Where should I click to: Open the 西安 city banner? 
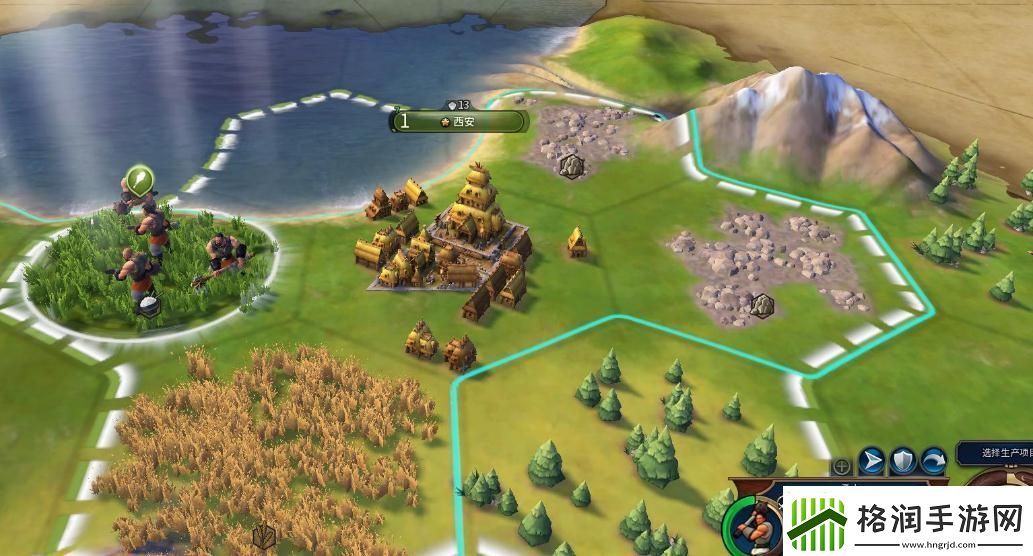click(459, 121)
